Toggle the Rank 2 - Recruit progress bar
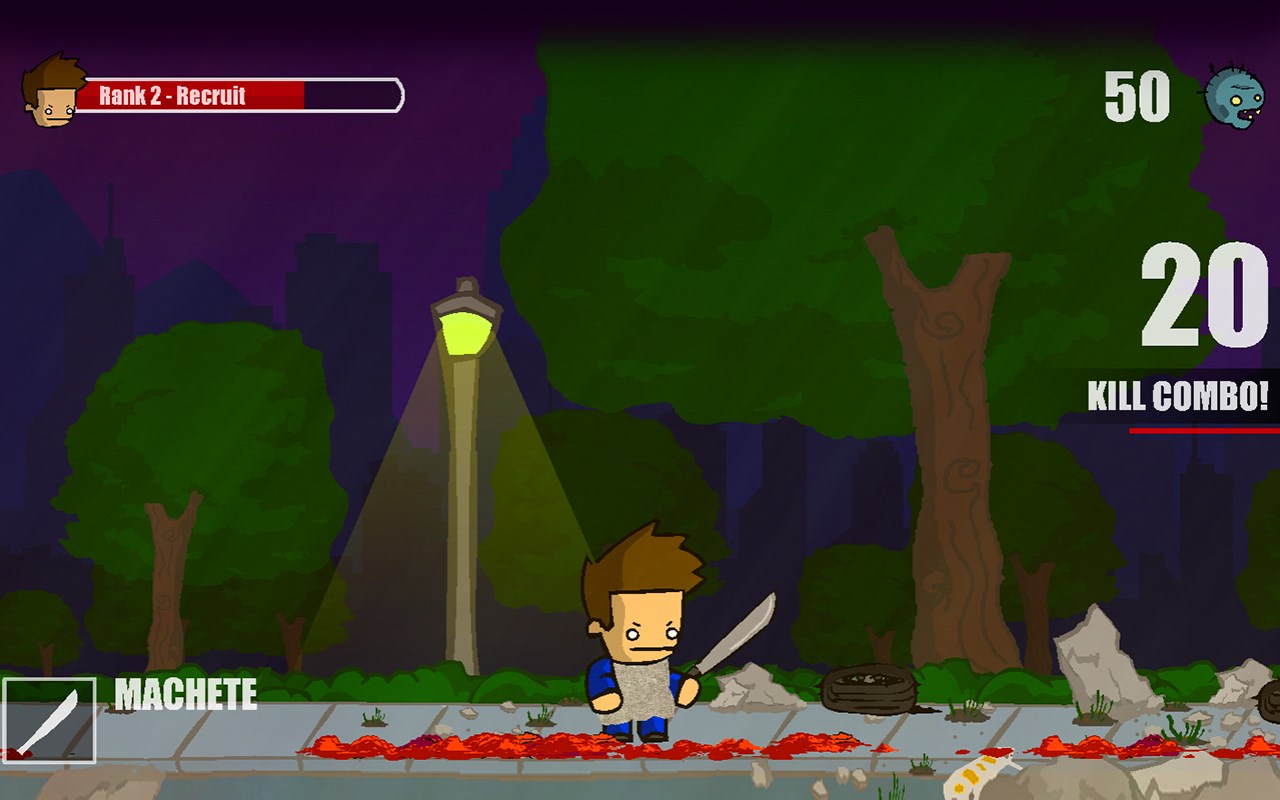This screenshot has width=1280, height=800. (x=240, y=93)
